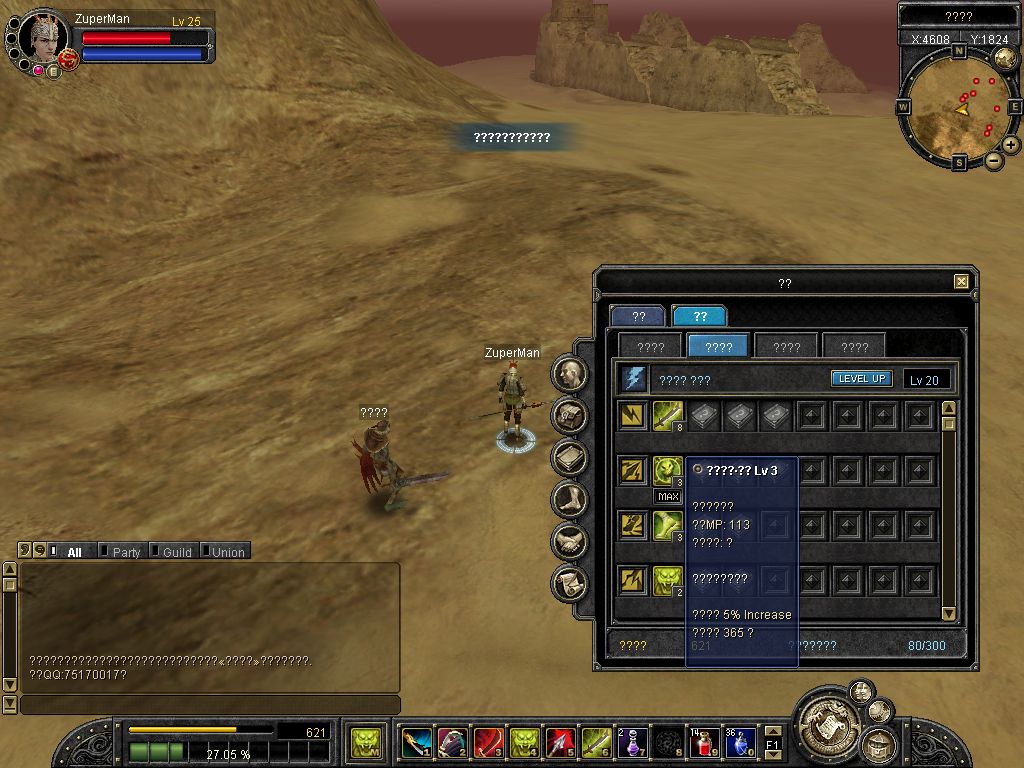Screen dimensions: 1024x768
Task: Select the green sword skill, level 8
Action: click(x=668, y=416)
